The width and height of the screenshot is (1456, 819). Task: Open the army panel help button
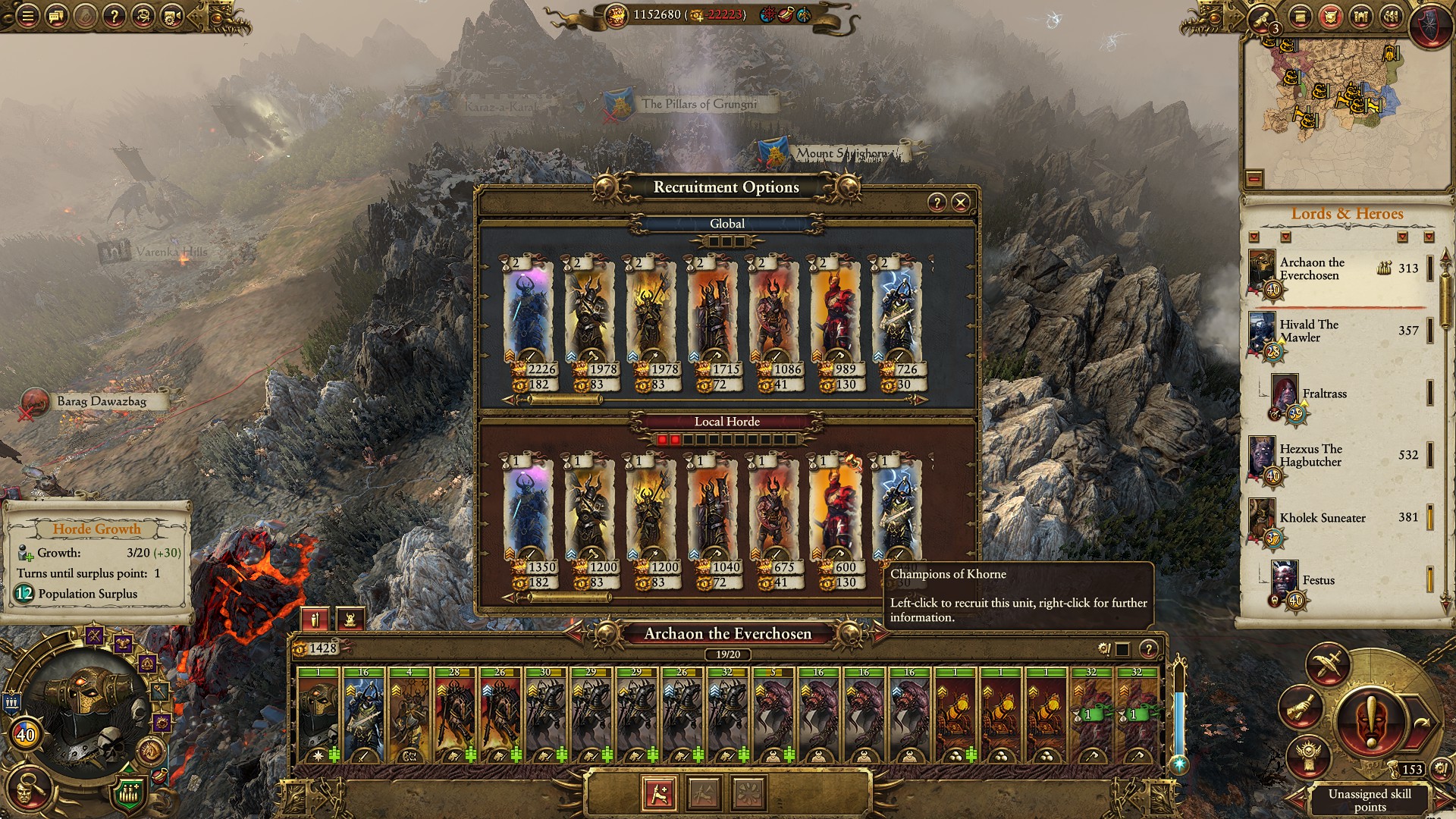click(x=1149, y=649)
